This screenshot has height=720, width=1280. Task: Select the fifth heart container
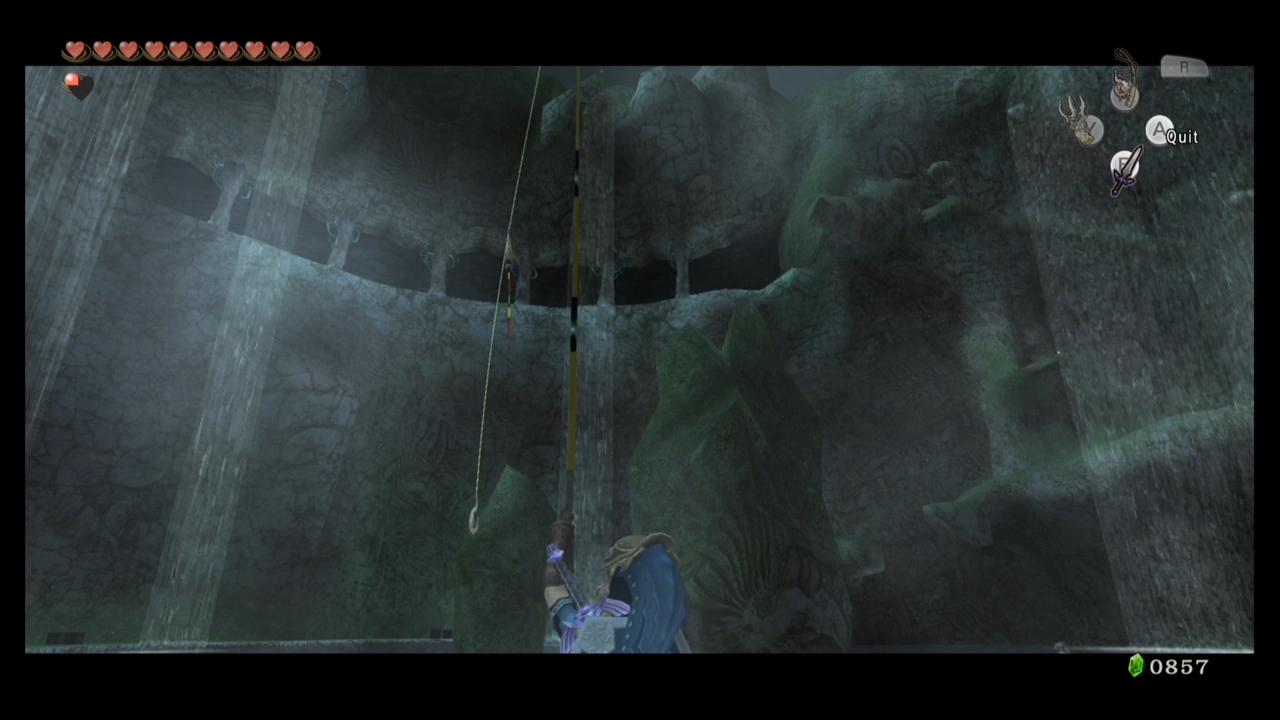coord(178,50)
